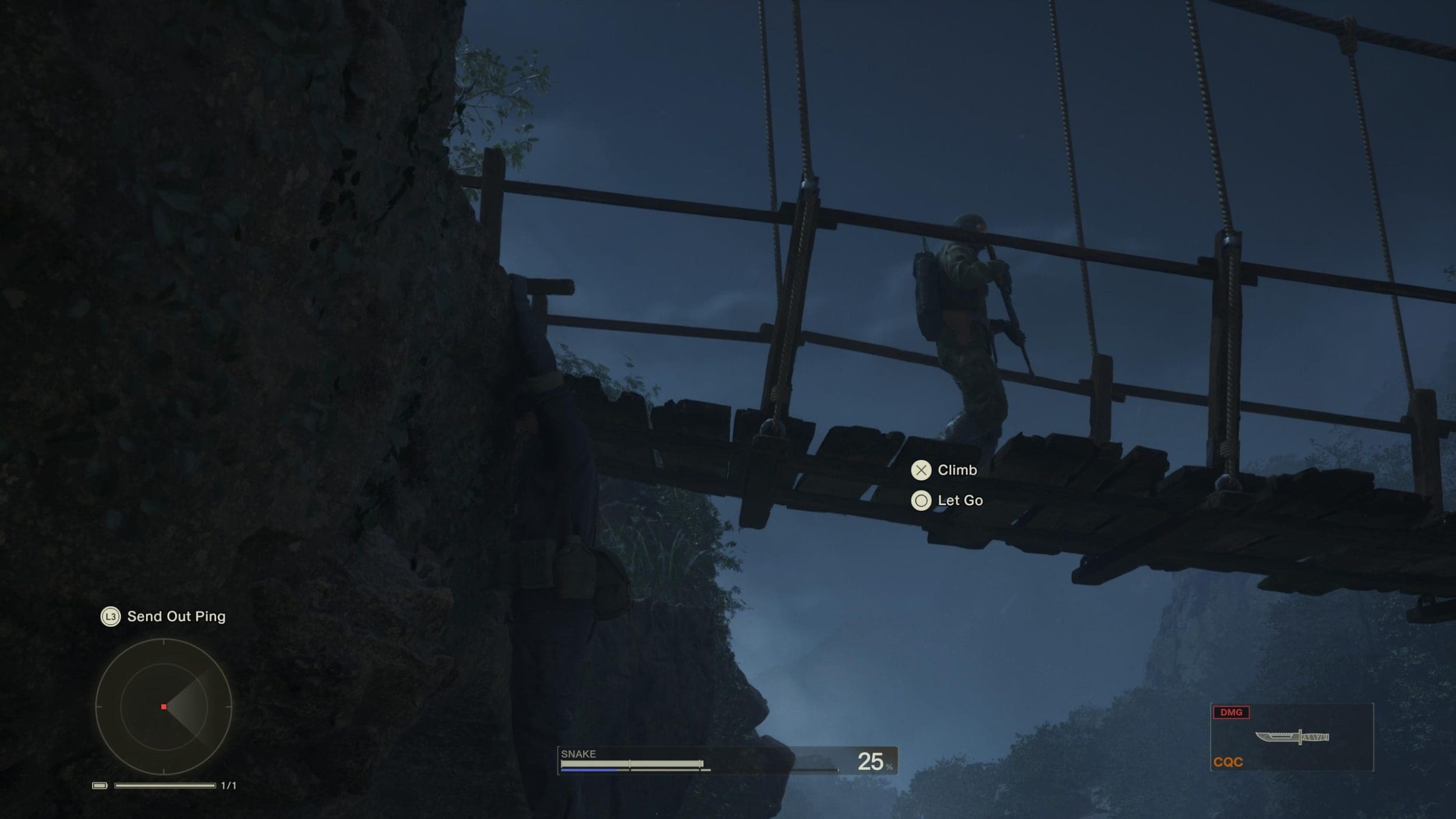The image size is (1456, 819).
Task: Activate the Send Out Ping option
Action: [x=164, y=616]
